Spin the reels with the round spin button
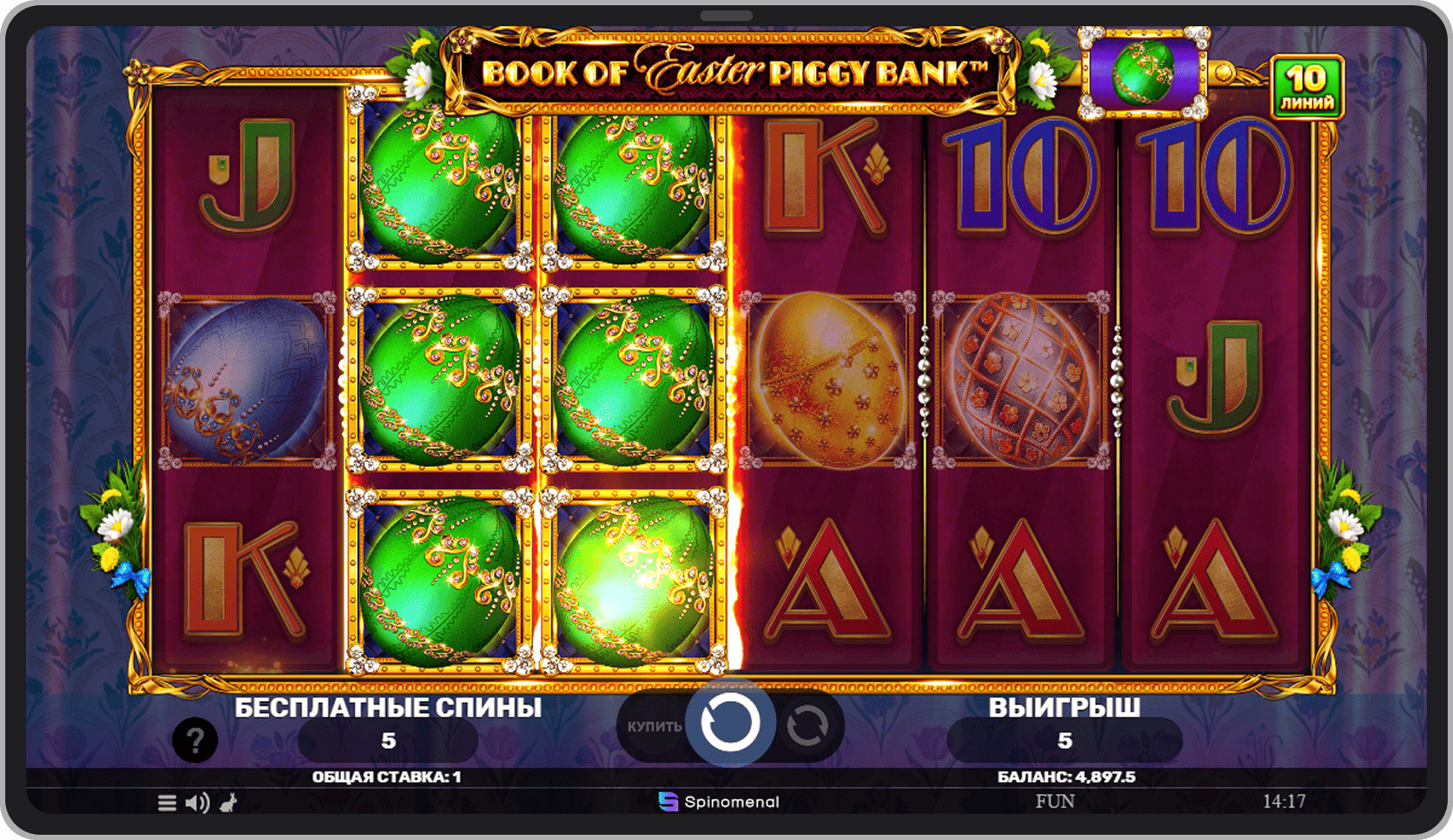The image size is (1453, 840). pyautogui.click(x=729, y=724)
